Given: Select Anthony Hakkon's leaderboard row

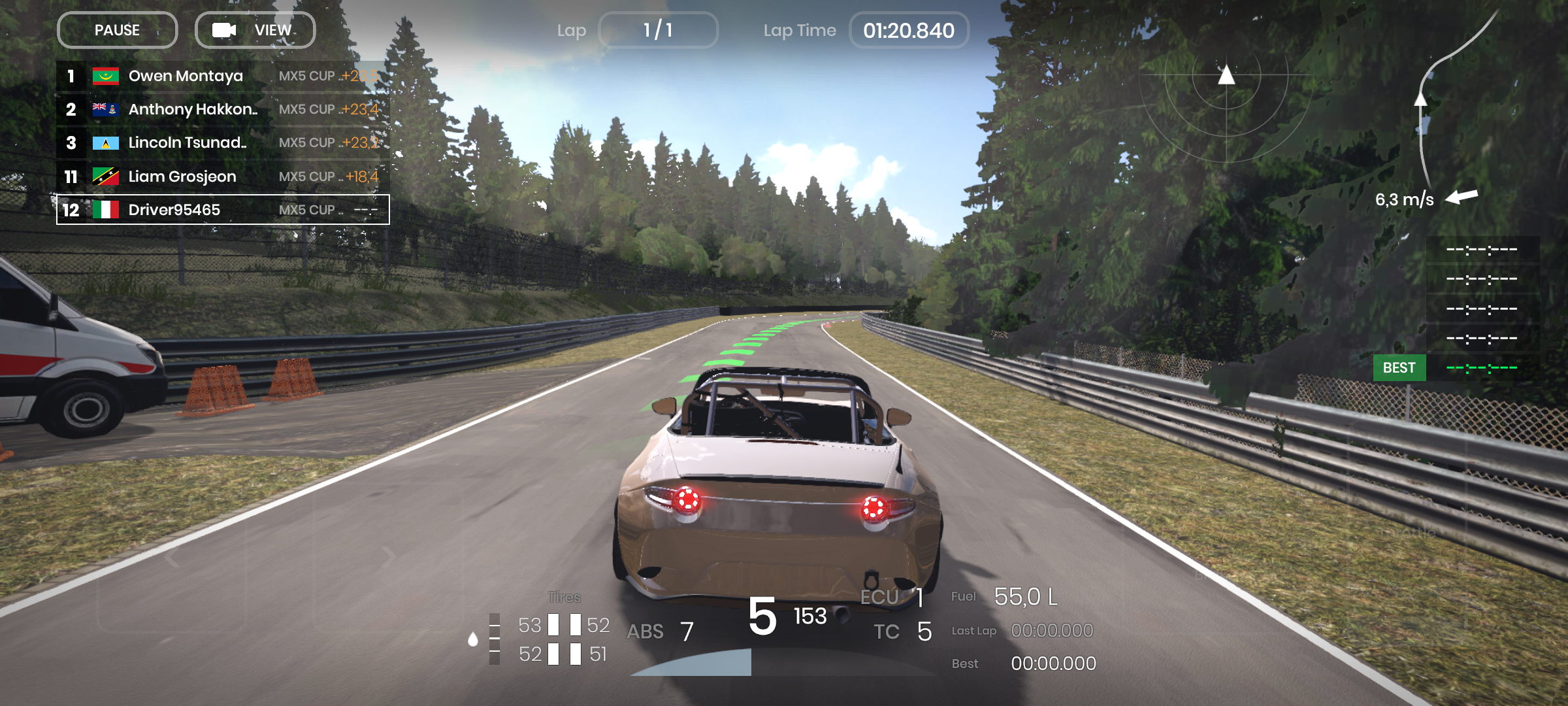Looking at the screenshot, I should [x=222, y=110].
